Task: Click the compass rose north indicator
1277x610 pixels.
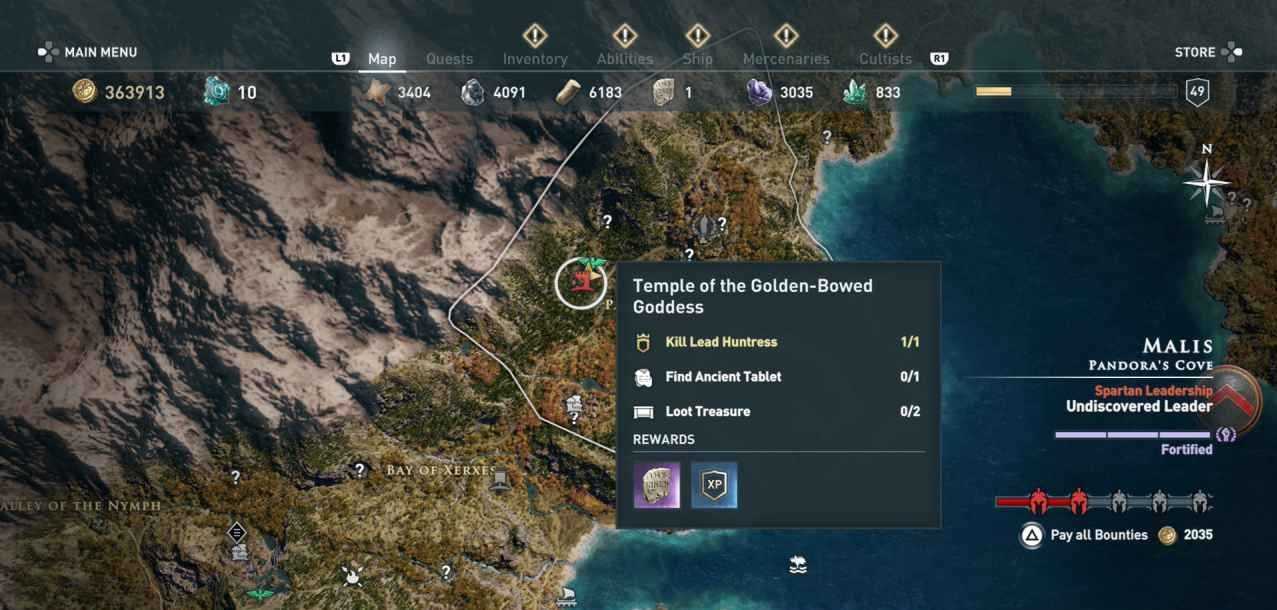Action: (x=1208, y=180)
